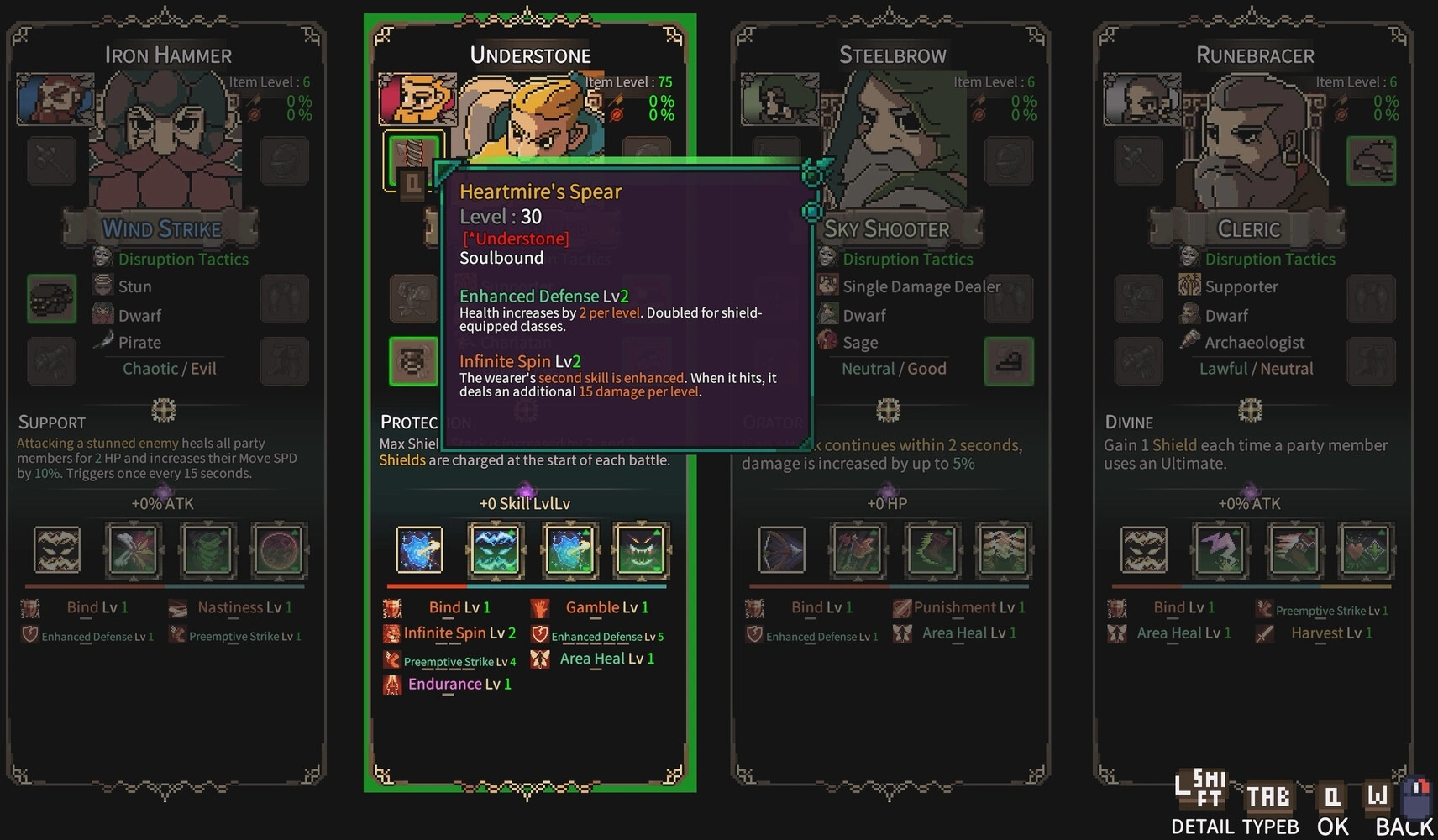
Task: Choose the Steelbrow character portrait
Action: pos(780,99)
